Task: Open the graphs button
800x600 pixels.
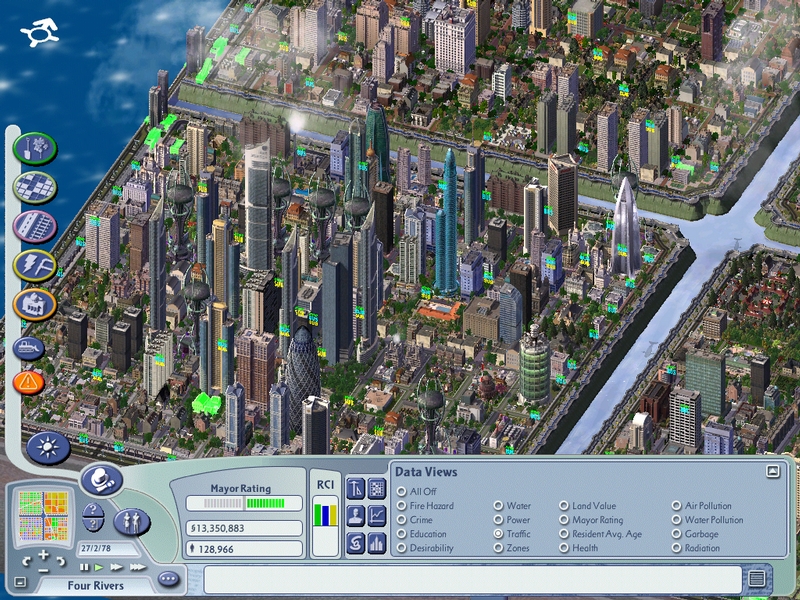Action: (x=377, y=516)
